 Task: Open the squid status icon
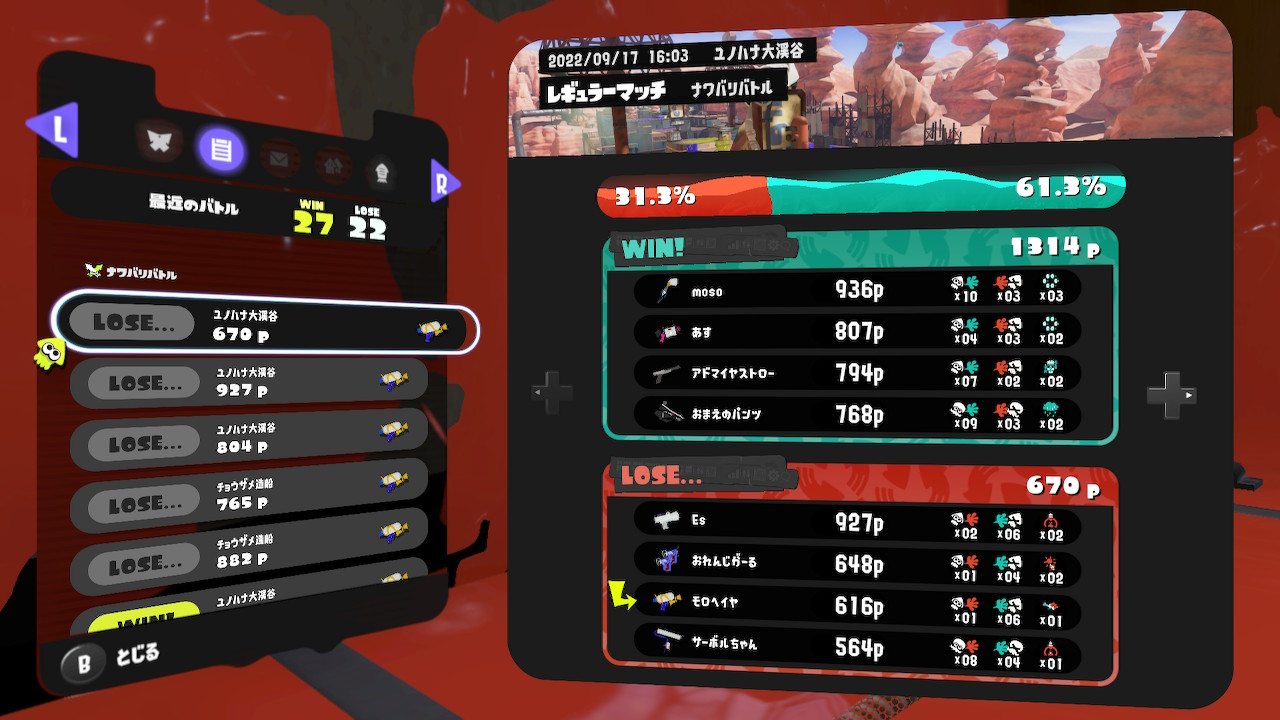[x=383, y=172]
